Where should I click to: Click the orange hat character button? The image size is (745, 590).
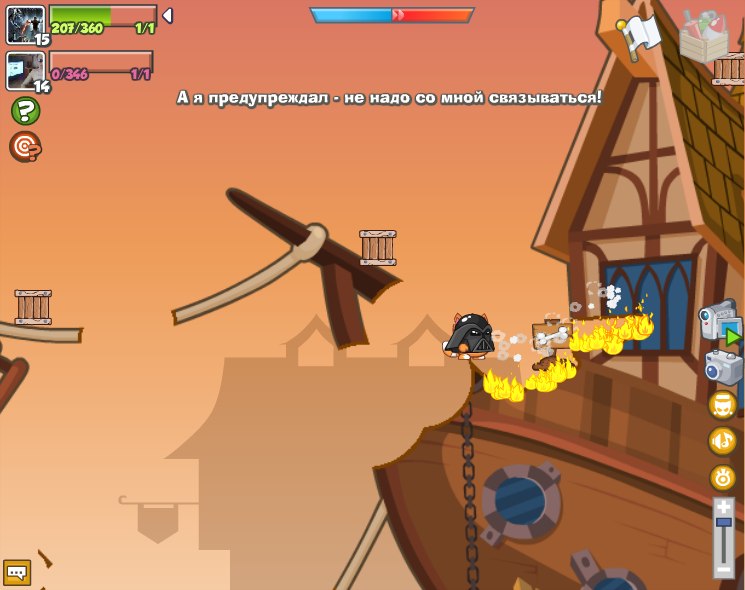click(x=723, y=404)
